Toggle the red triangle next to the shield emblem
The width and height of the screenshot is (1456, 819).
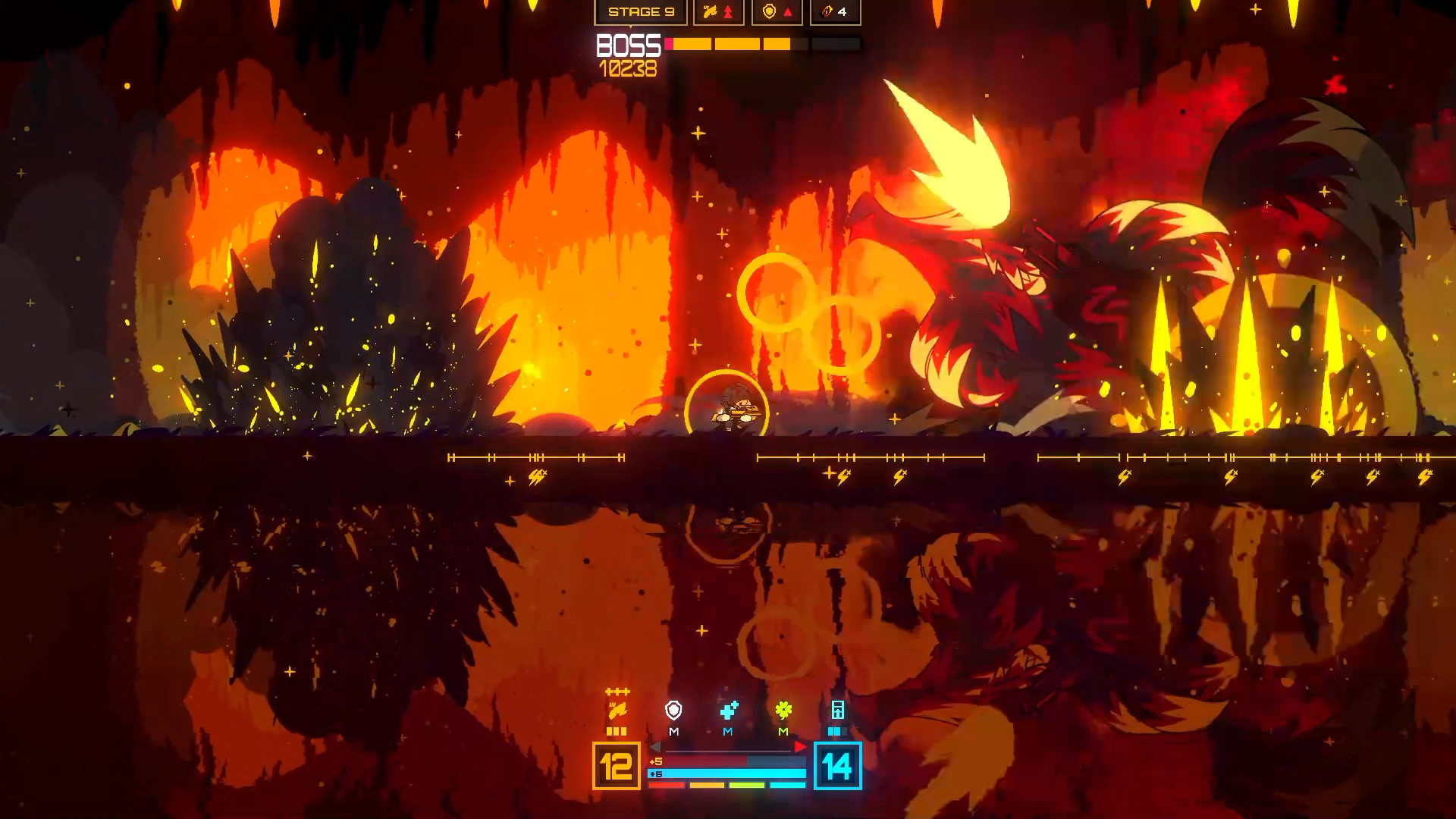(788, 13)
